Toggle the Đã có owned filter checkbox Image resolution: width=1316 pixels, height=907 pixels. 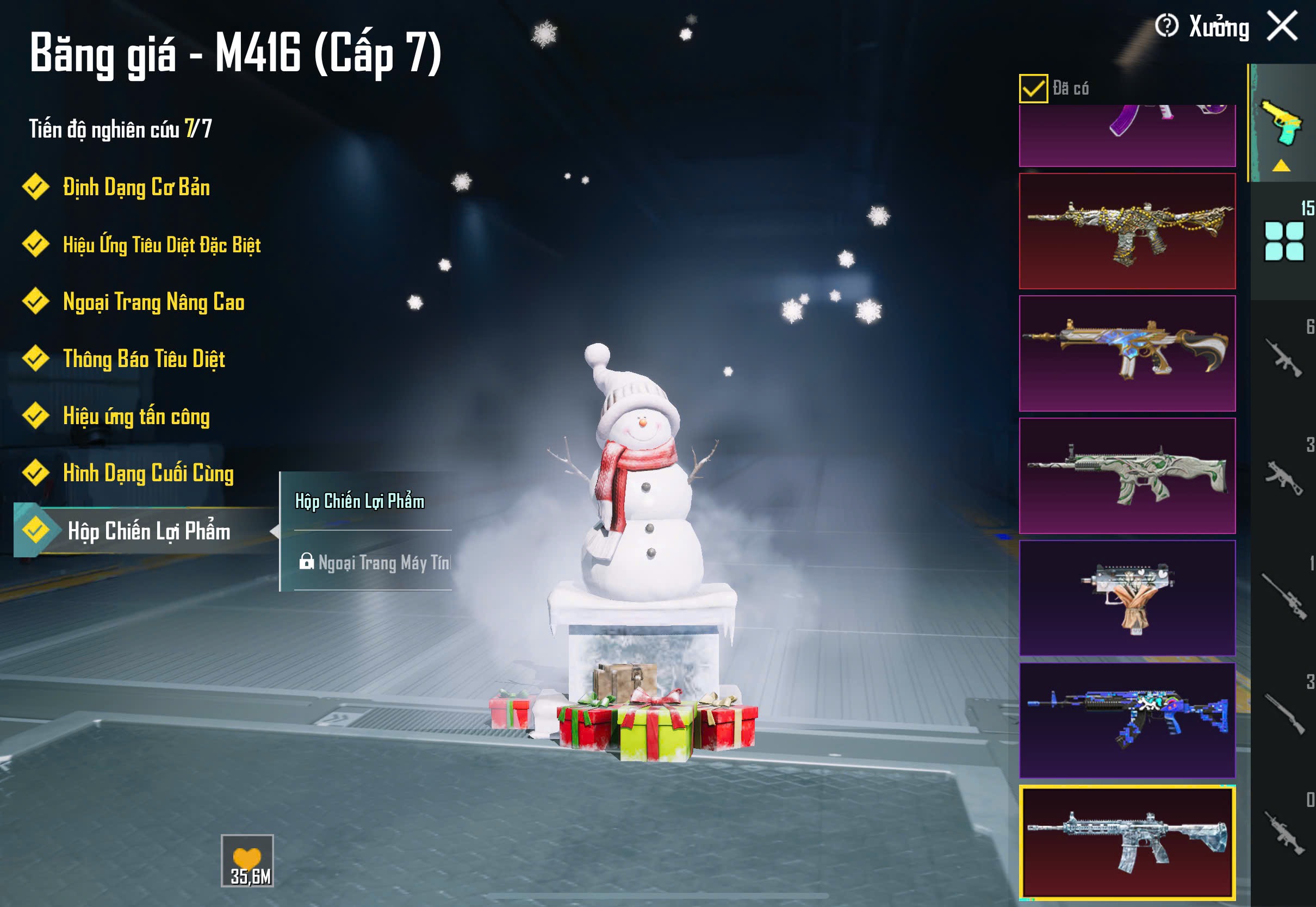click(x=1033, y=89)
